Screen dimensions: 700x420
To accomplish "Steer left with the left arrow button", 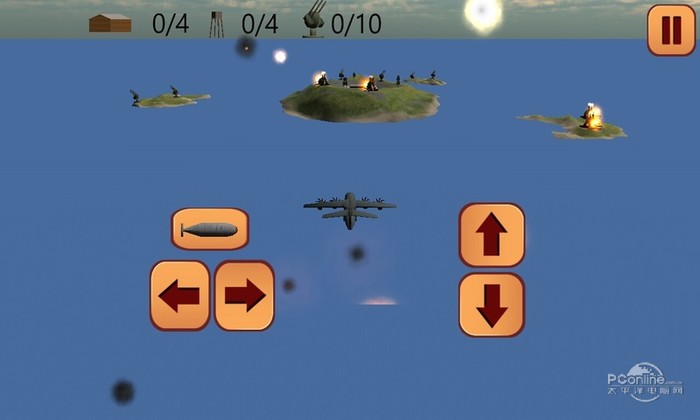I will [180, 295].
